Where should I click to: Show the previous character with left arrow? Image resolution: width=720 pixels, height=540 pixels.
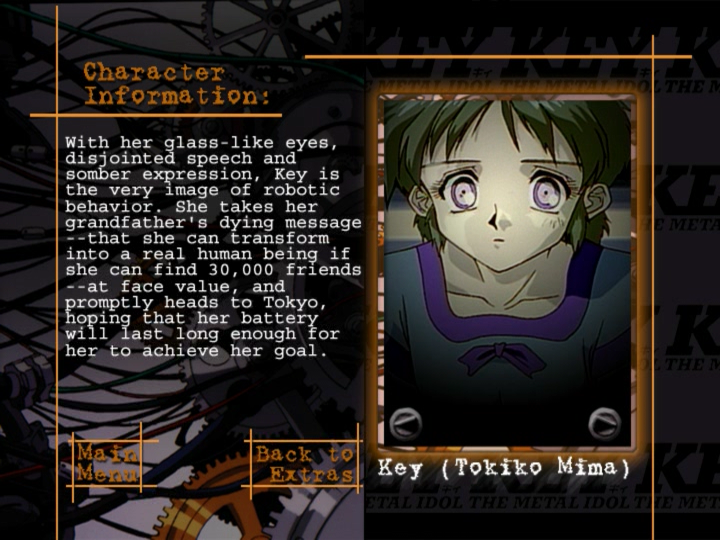click(x=404, y=423)
